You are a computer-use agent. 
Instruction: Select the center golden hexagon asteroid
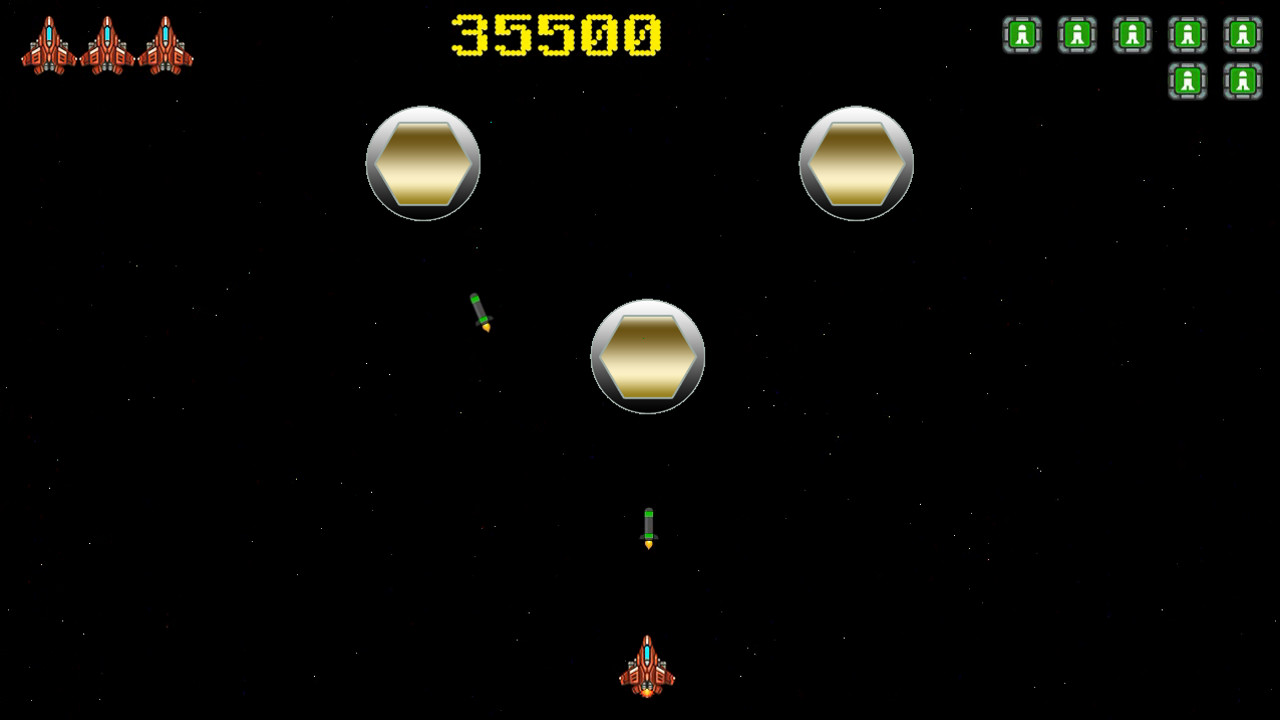[648, 357]
